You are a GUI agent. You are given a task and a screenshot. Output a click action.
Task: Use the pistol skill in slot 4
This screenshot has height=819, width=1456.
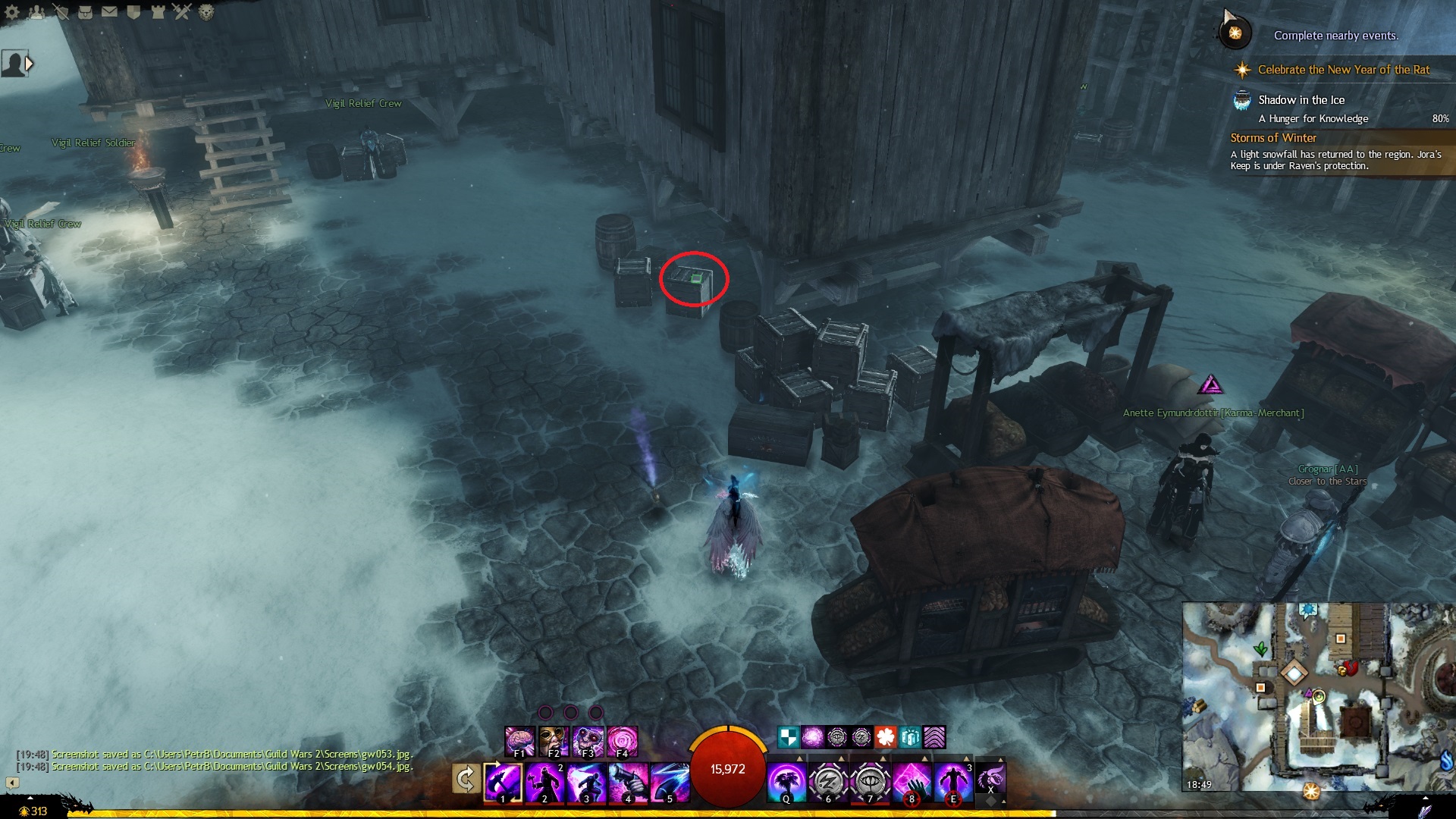[628, 781]
